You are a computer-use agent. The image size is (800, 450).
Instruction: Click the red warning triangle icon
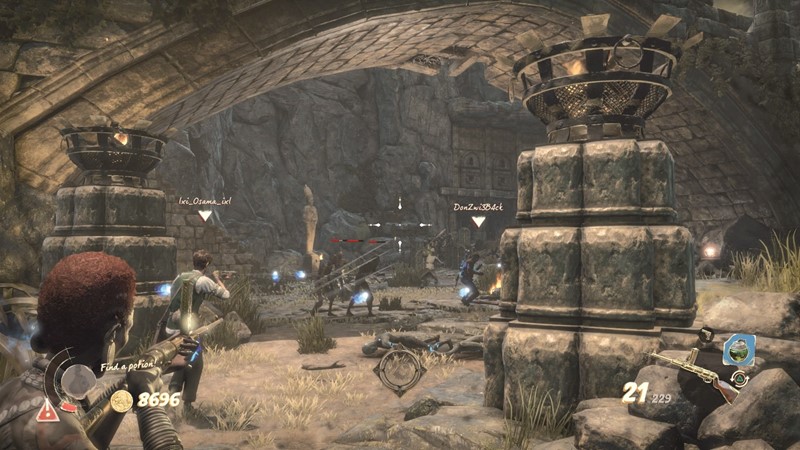pyautogui.click(x=47, y=410)
